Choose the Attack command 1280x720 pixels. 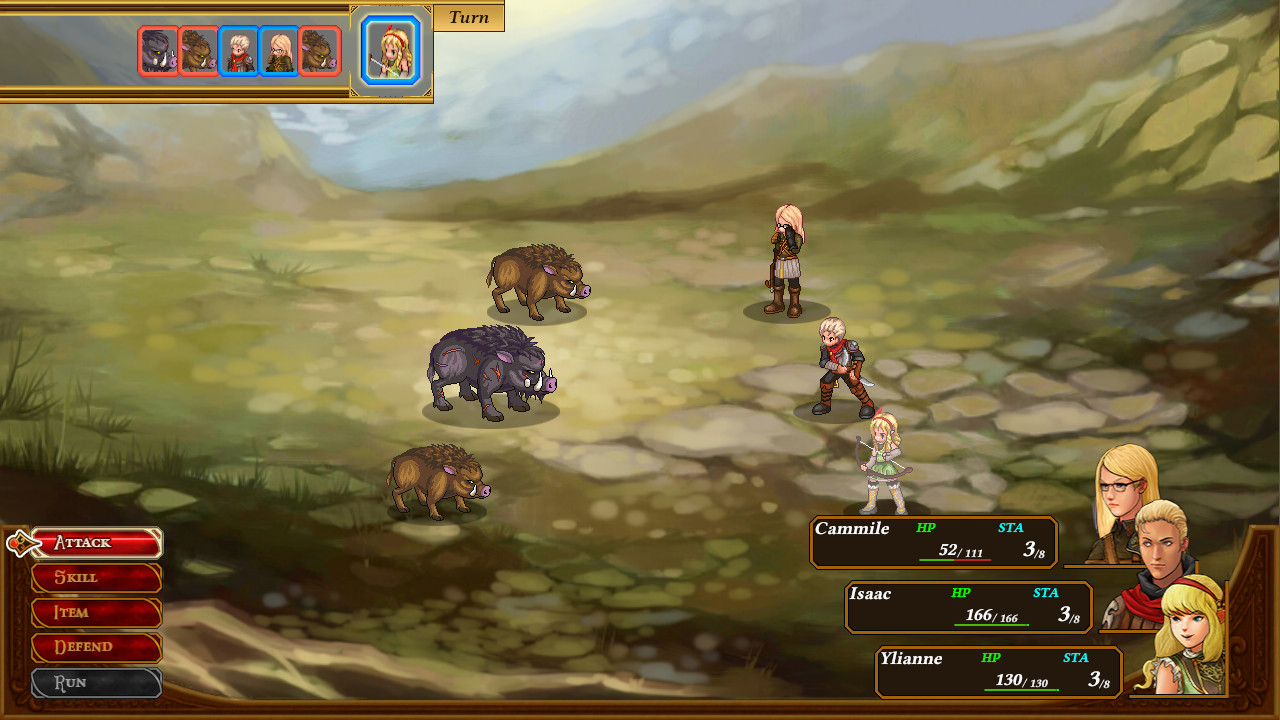(x=96, y=543)
